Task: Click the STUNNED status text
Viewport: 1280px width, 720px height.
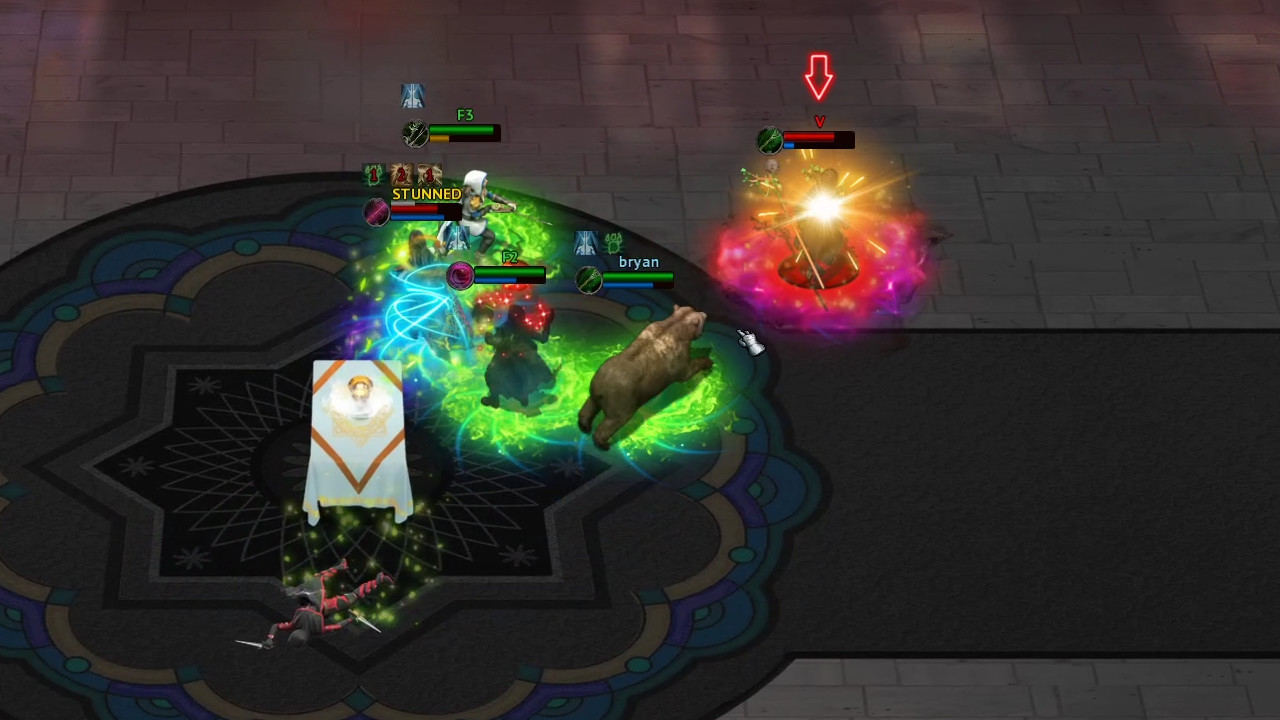Action: [x=426, y=195]
